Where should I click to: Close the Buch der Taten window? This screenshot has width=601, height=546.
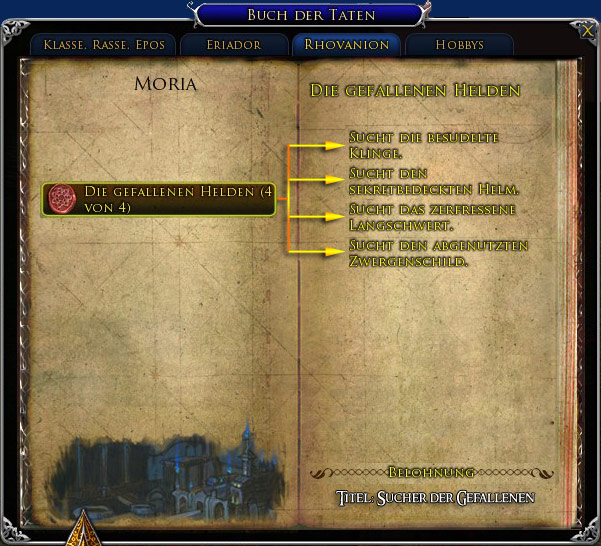(586, 30)
